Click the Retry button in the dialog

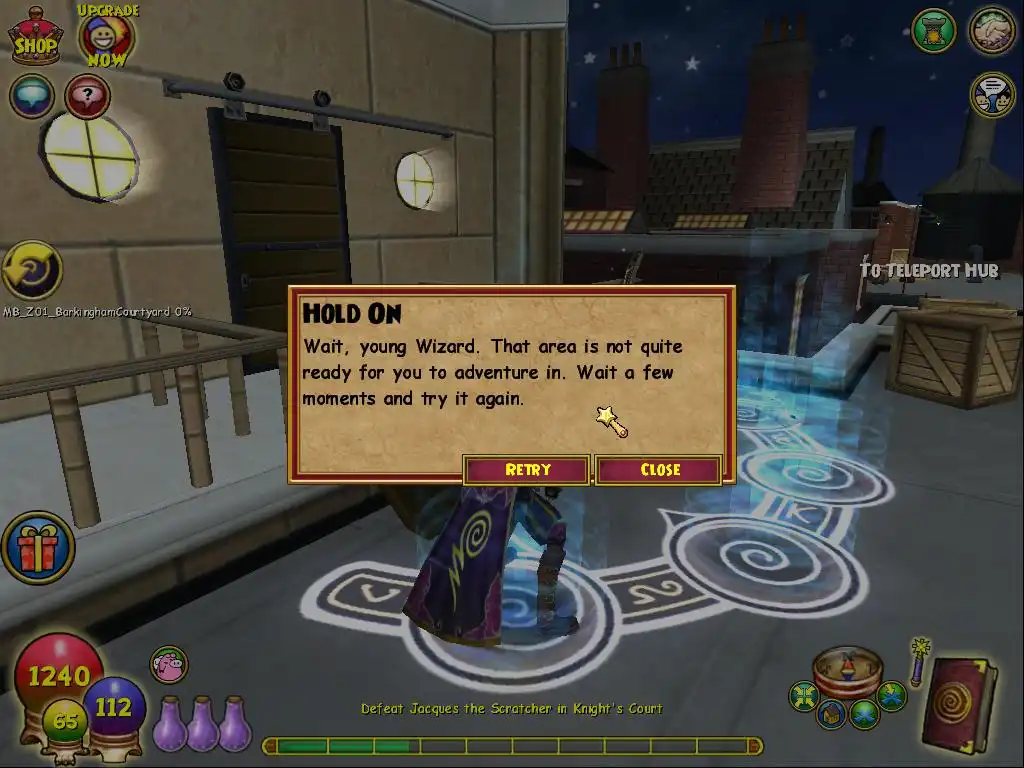click(527, 470)
